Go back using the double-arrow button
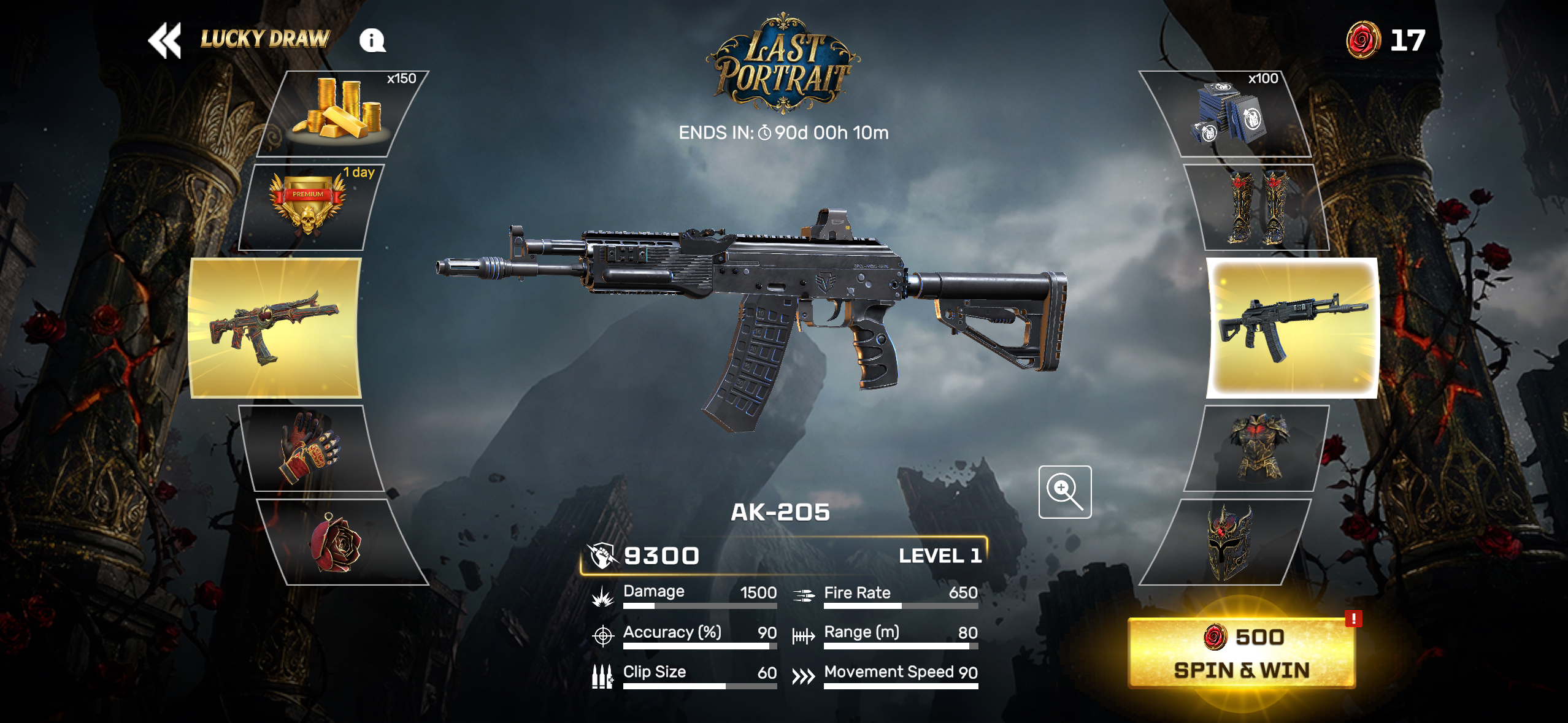Screen dimensions: 1568x723 [164, 40]
